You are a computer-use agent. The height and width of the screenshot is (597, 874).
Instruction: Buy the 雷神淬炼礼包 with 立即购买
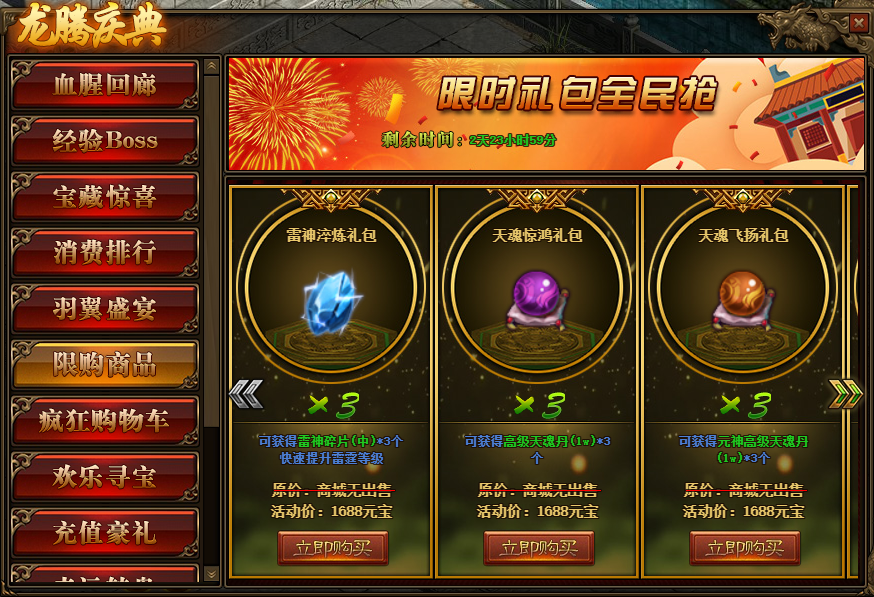point(332,548)
